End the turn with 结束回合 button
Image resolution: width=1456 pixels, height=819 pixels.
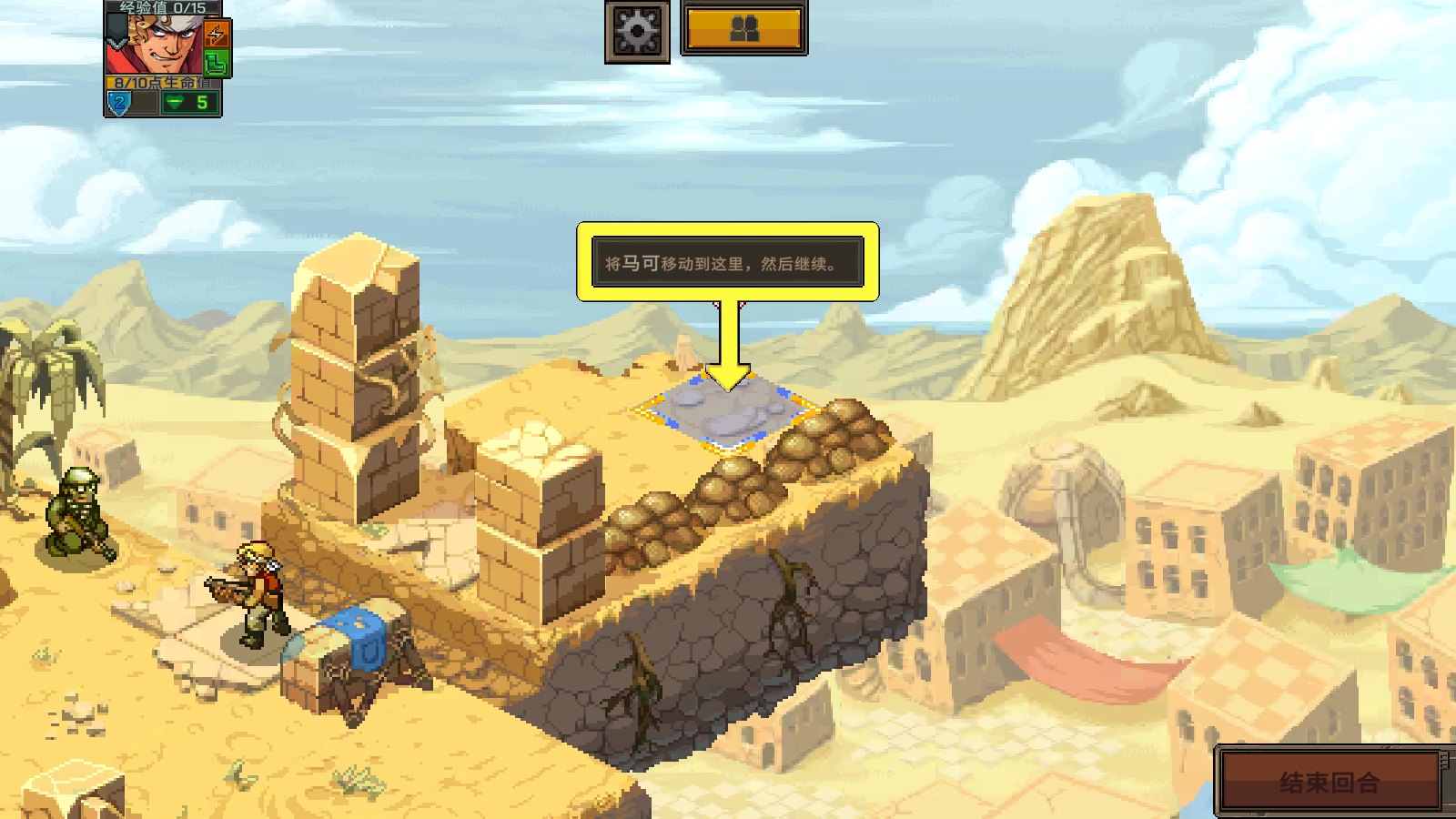click(1330, 781)
